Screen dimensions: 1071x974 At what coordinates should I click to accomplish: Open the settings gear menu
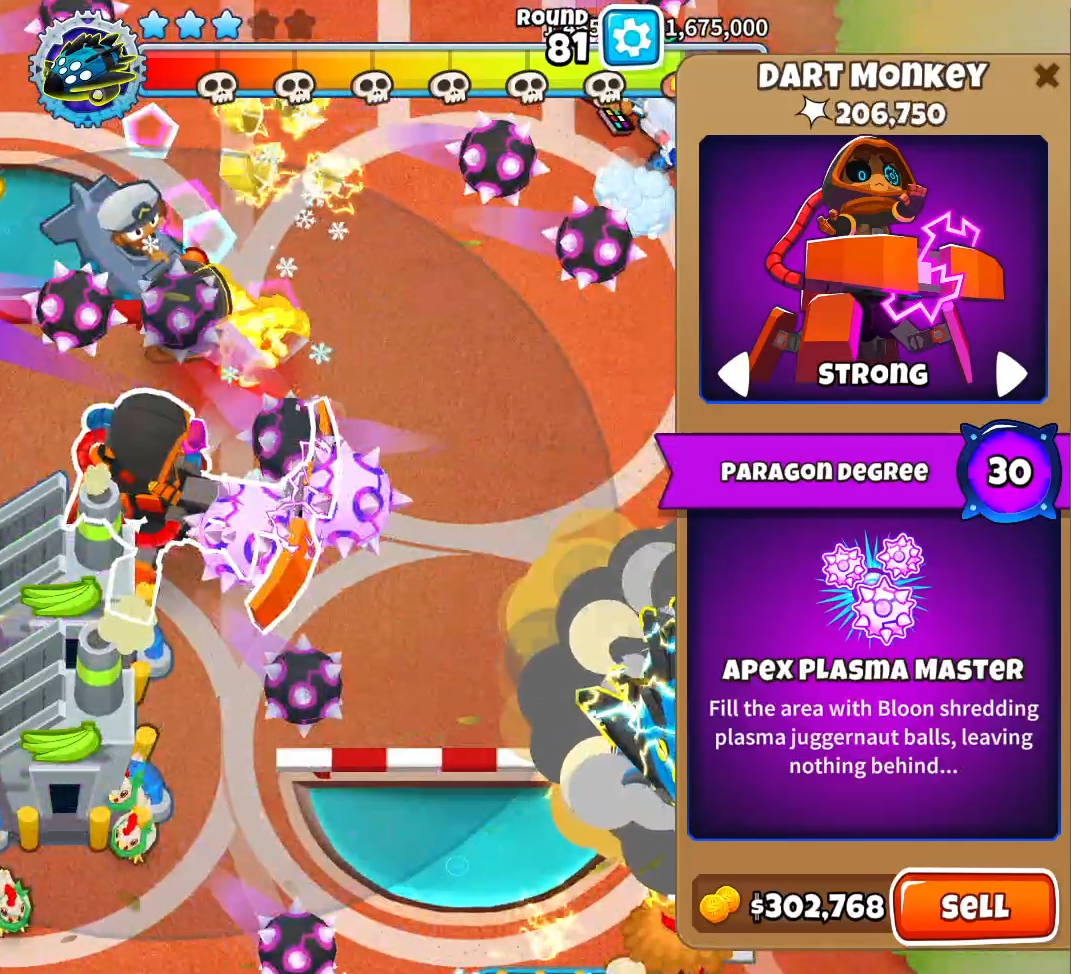632,37
